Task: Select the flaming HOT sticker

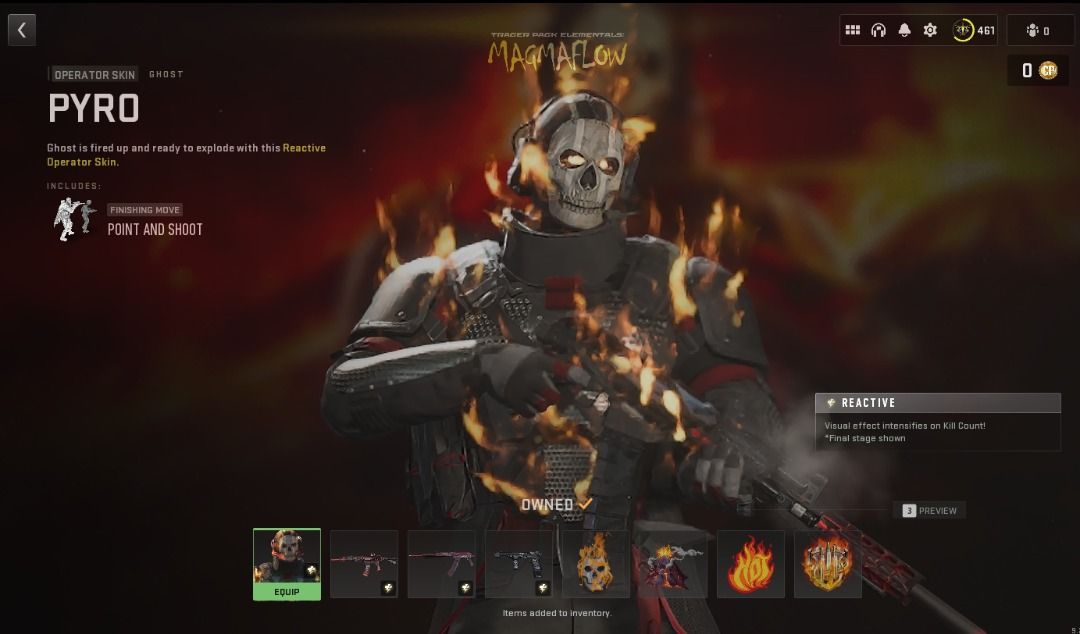Action: pos(751,564)
